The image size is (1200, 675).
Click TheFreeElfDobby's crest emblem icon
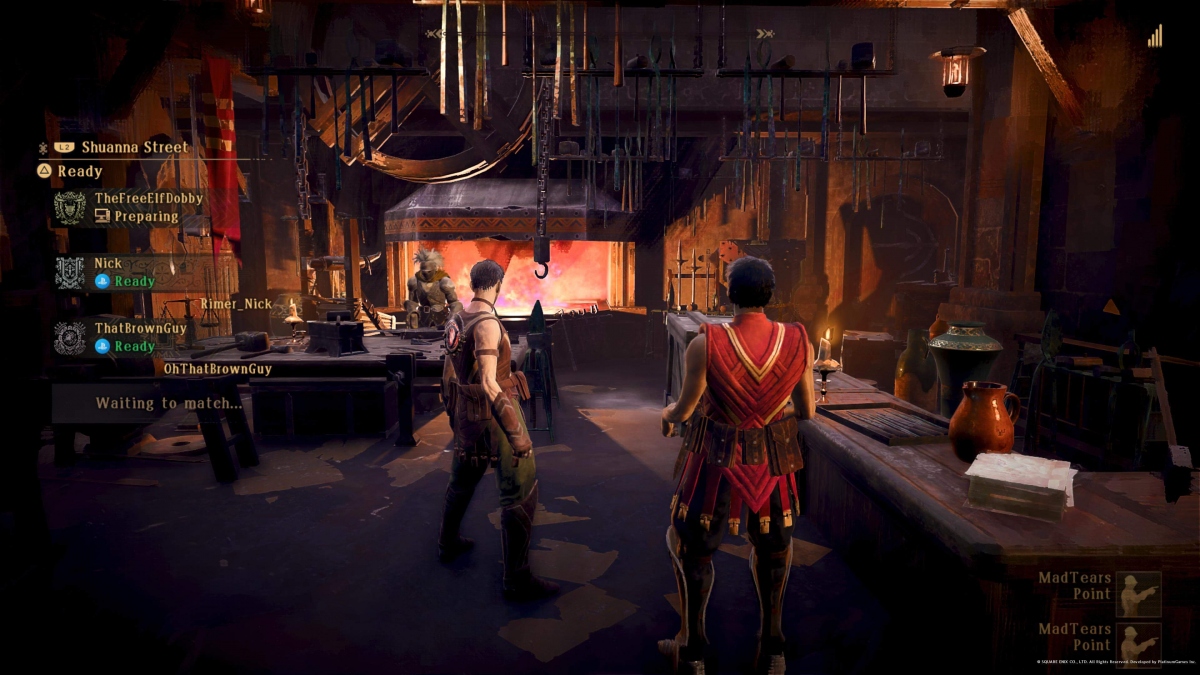click(x=70, y=208)
